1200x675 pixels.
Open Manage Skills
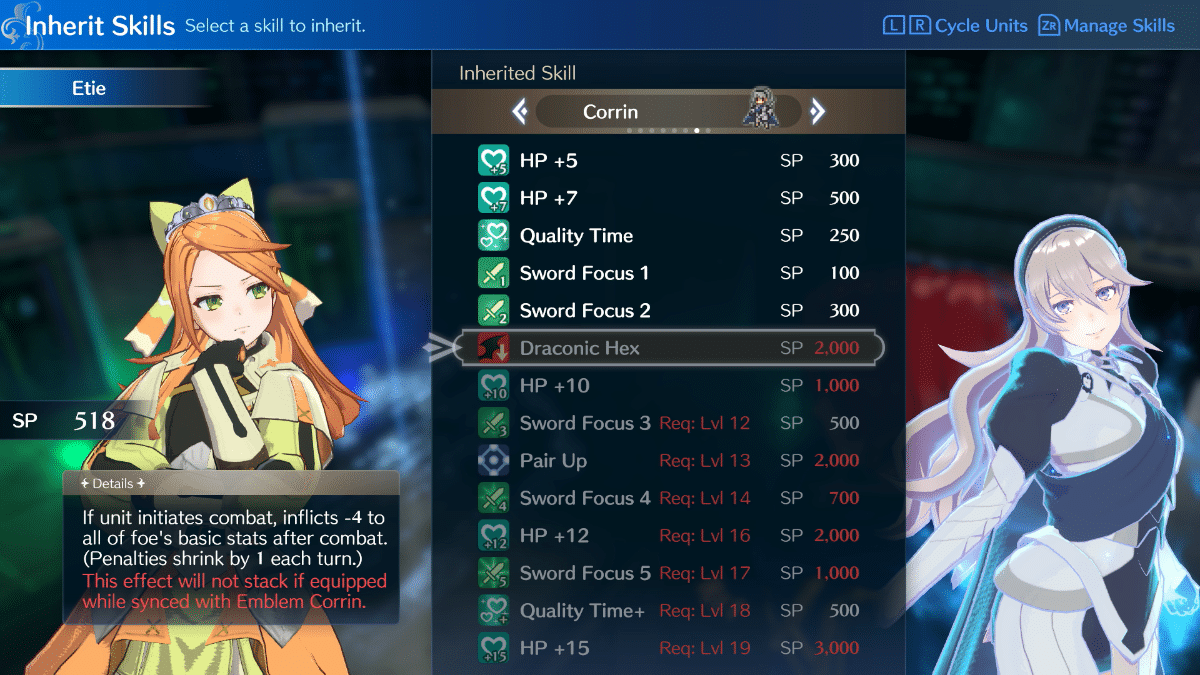click(1107, 26)
